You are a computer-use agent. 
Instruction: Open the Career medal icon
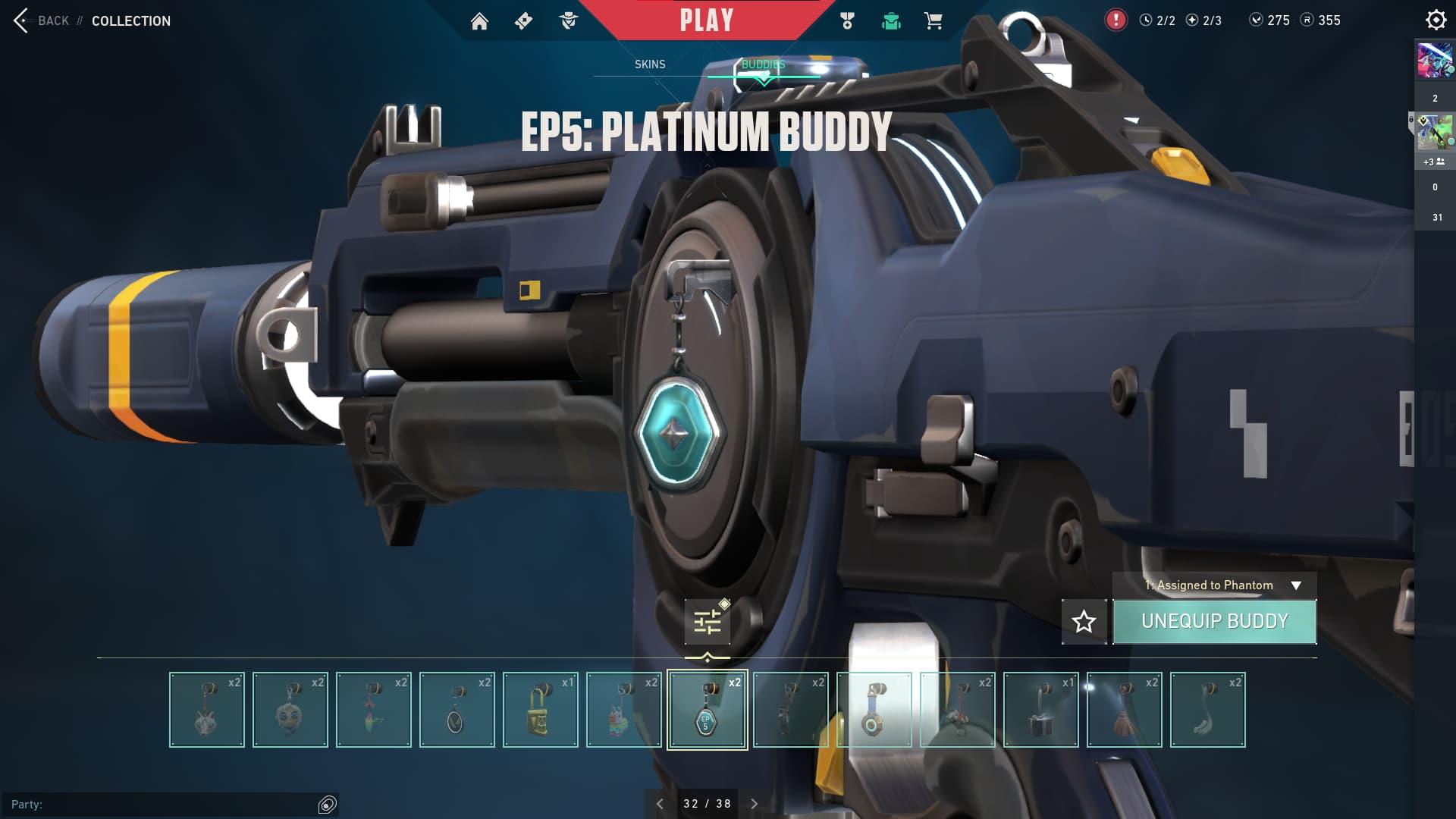[x=847, y=20]
